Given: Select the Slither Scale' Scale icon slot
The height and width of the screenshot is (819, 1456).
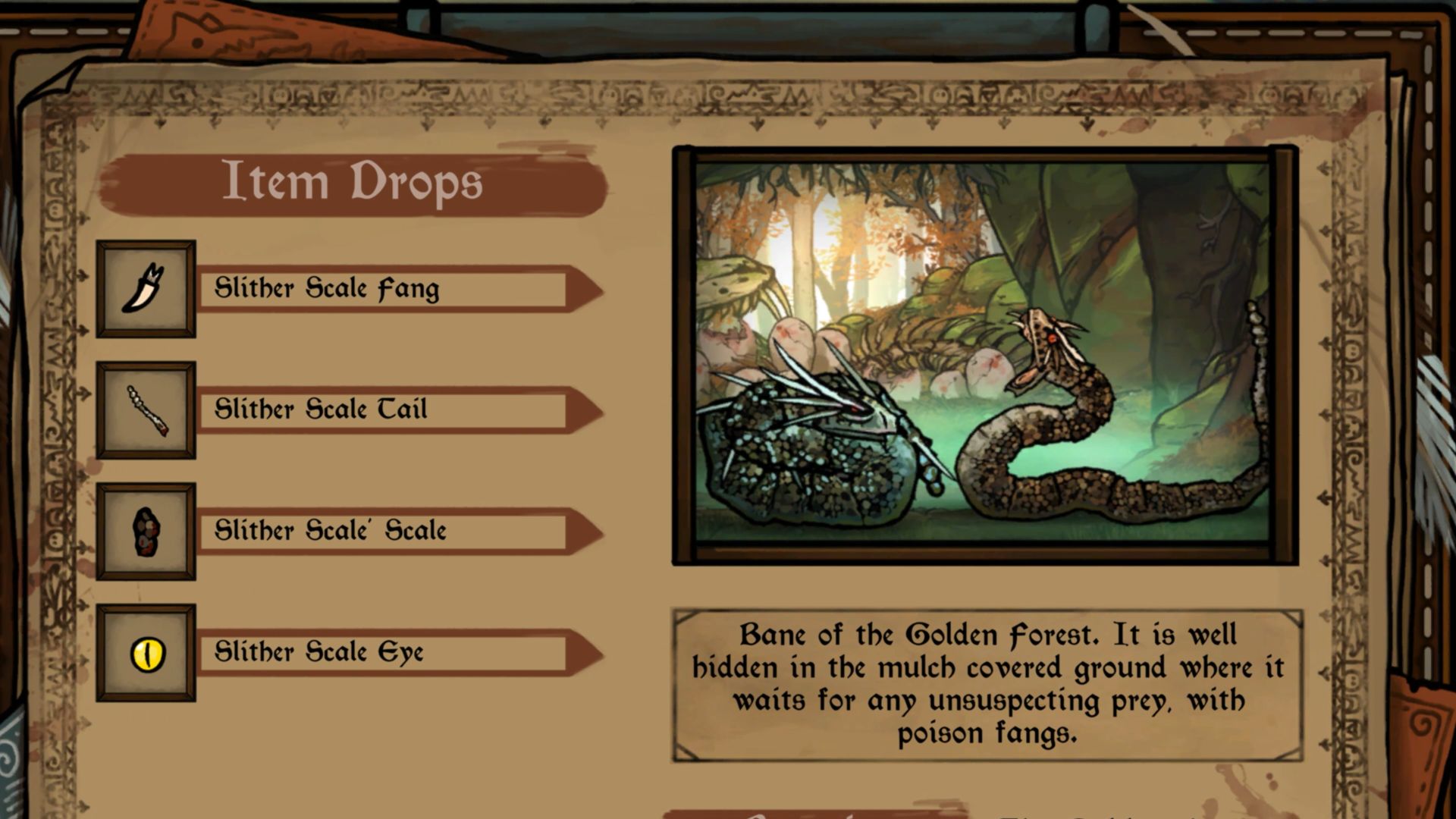Looking at the screenshot, I should click(x=146, y=532).
